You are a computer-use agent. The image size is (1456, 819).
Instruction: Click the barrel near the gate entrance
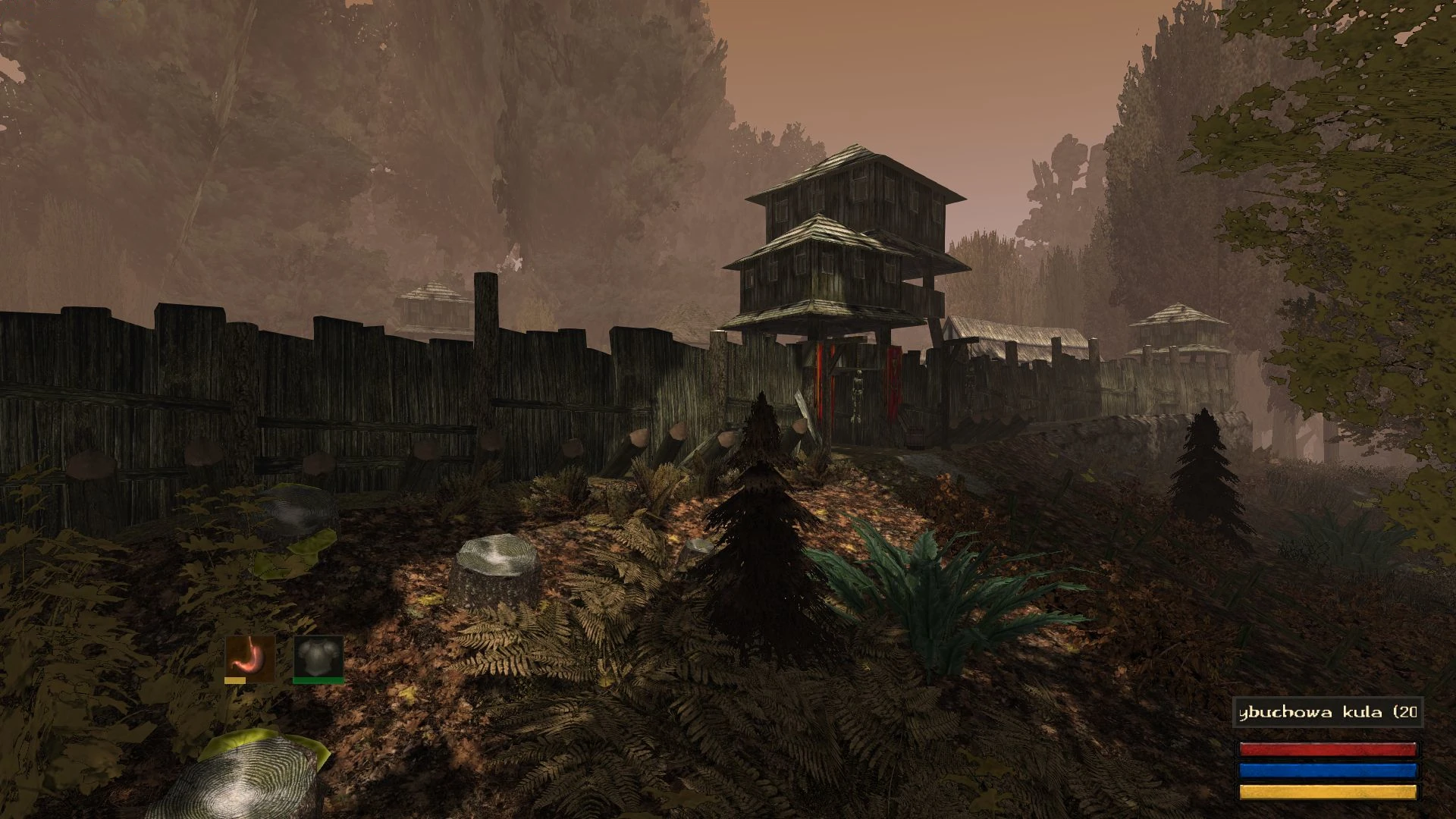click(915, 438)
